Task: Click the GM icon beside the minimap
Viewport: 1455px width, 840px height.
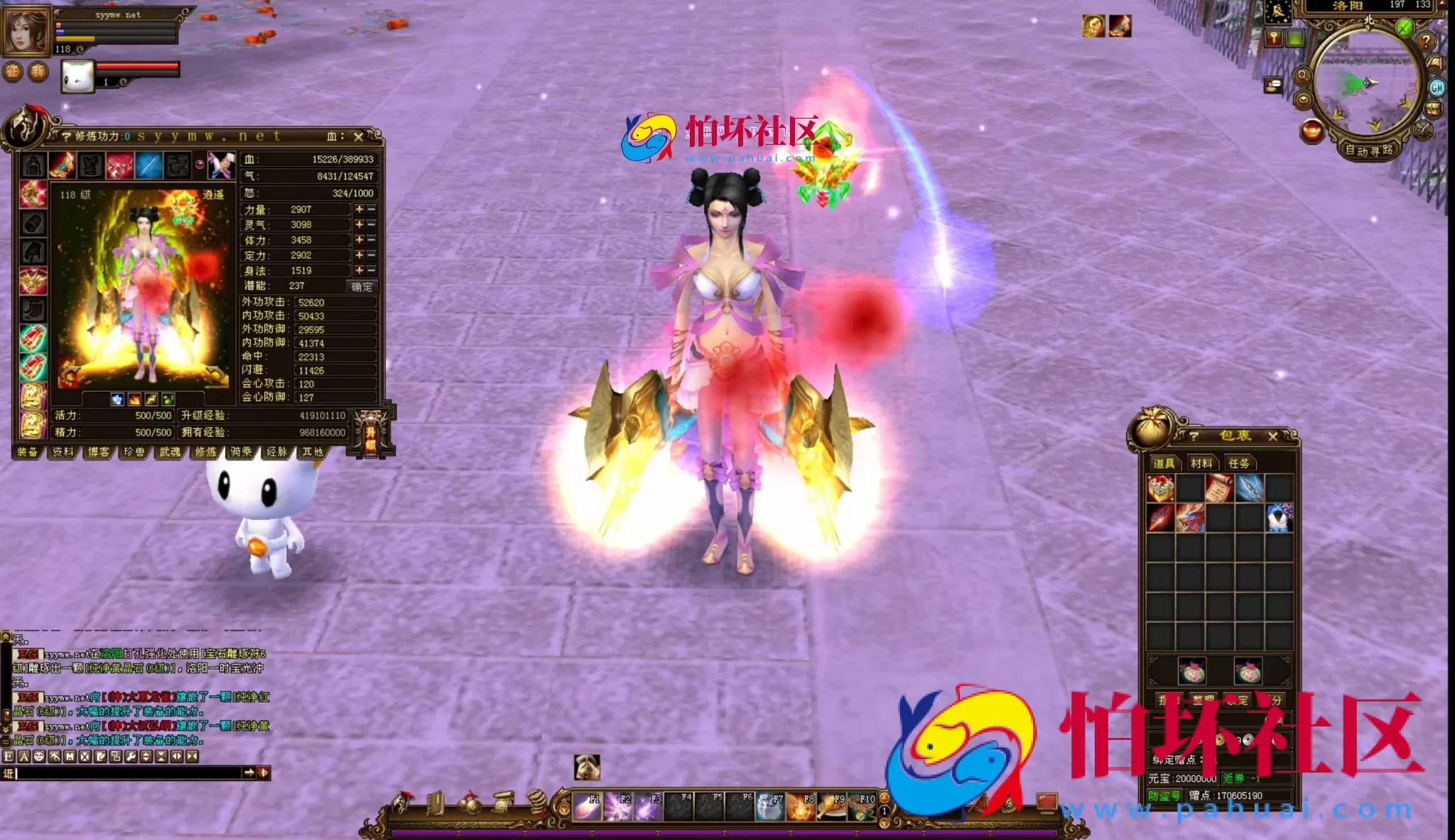Action: 1438,87
